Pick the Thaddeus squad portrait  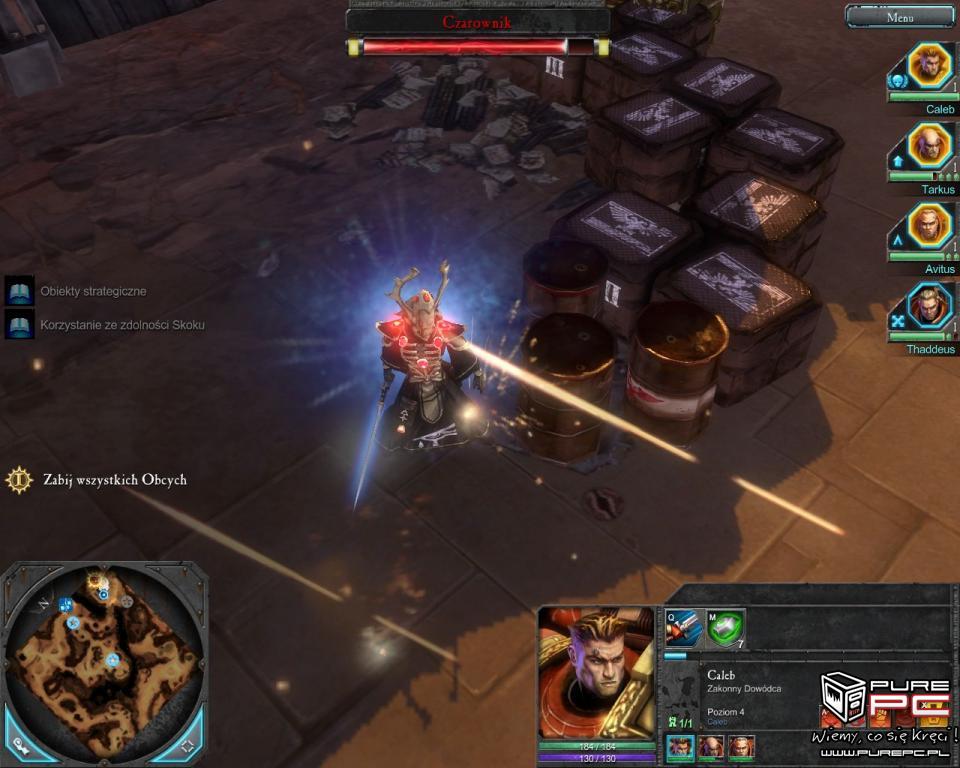point(930,305)
